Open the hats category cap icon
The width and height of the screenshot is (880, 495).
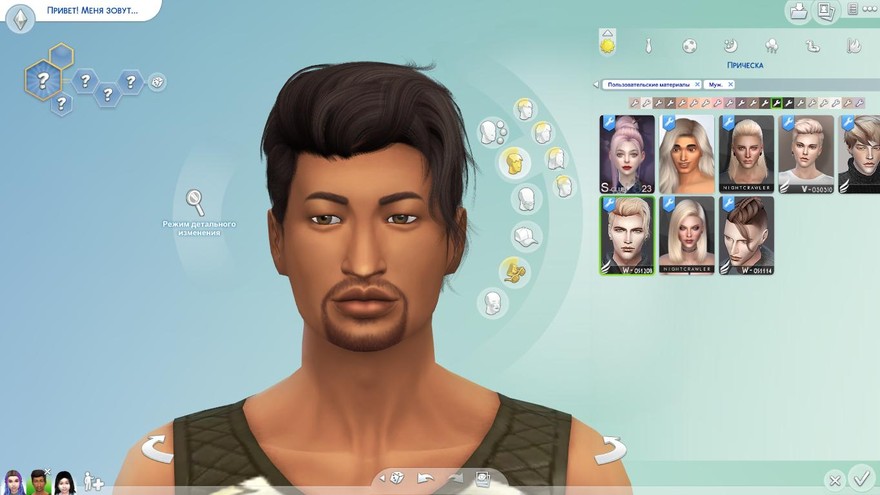(x=526, y=237)
